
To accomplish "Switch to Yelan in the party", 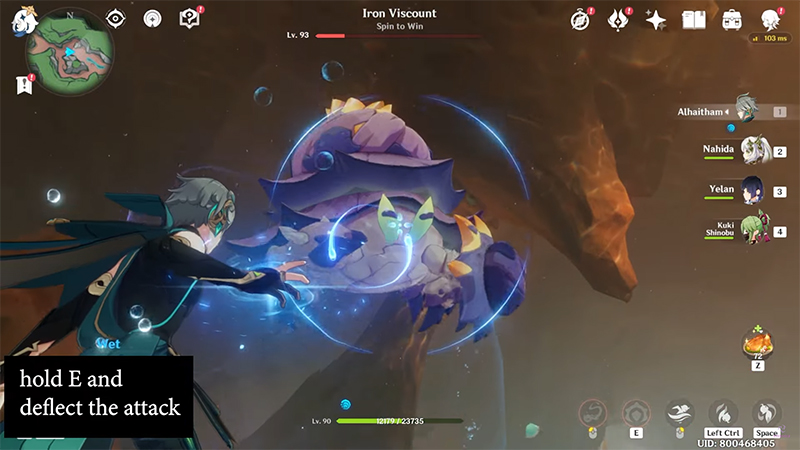I will [x=754, y=191].
